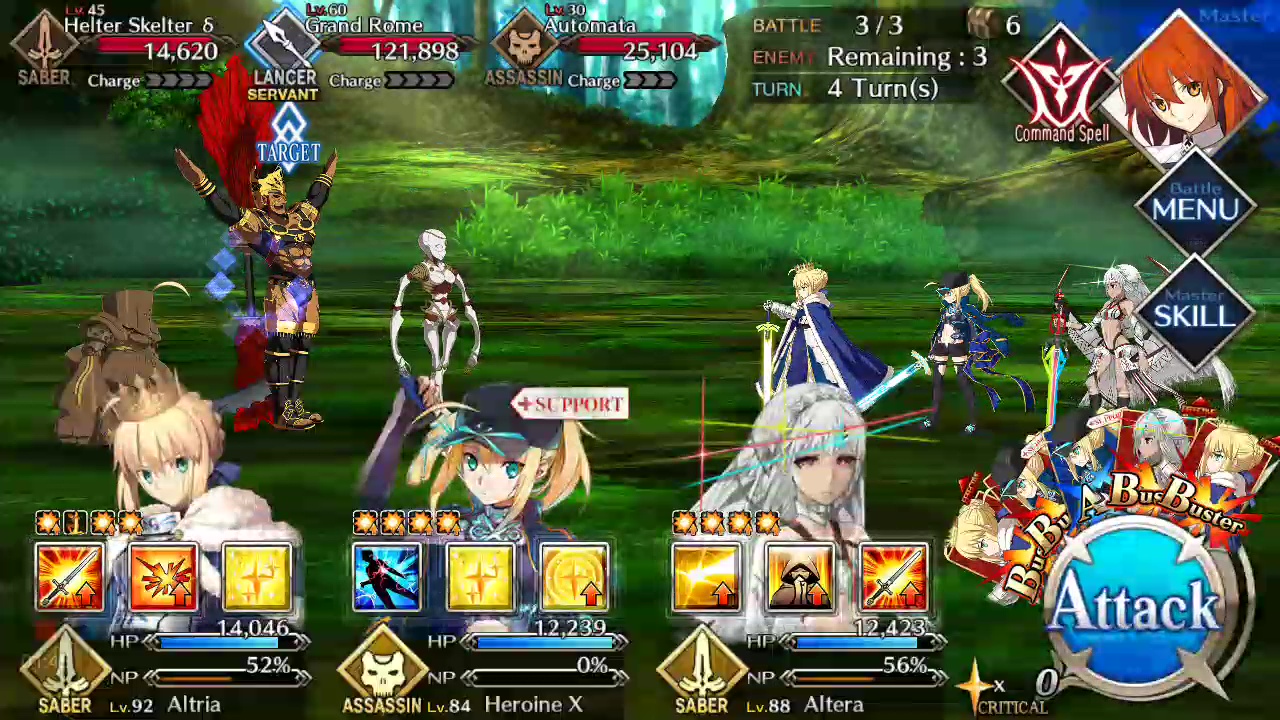Screen dimensions: 1280x720
Task: Activate Heroine X's yellow star skill
Action: 480,577
